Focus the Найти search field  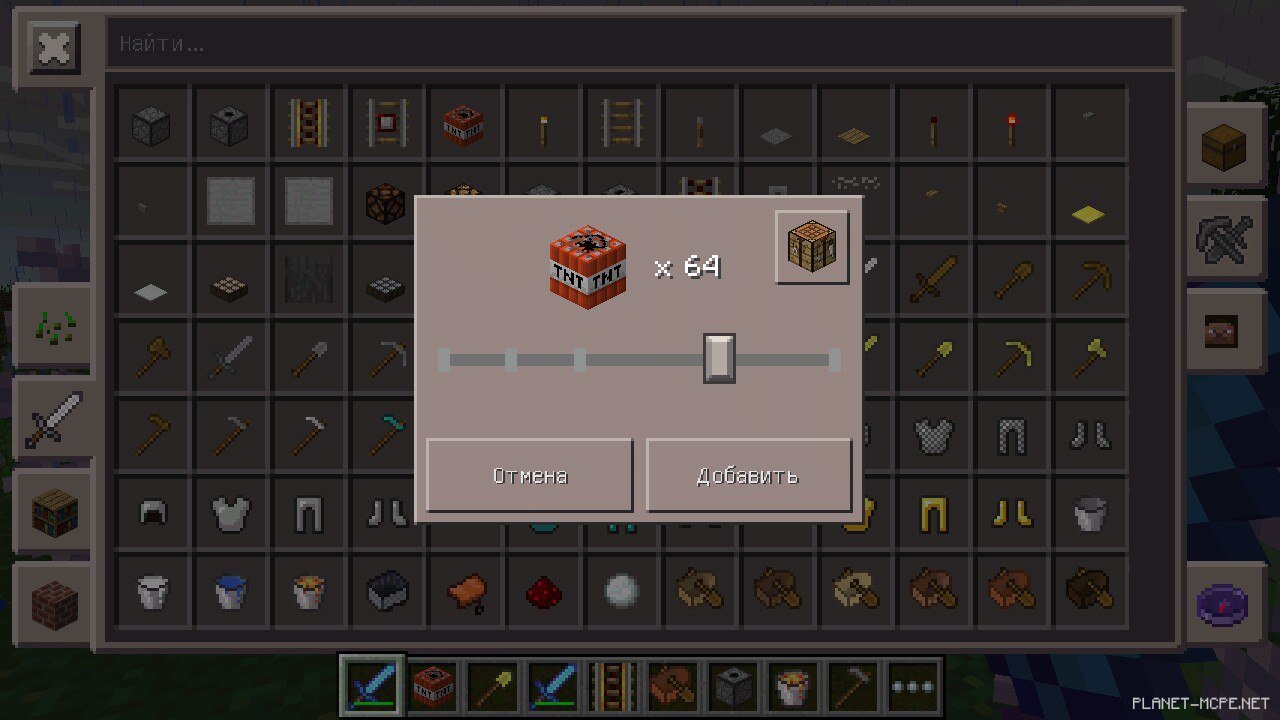(640, 44)
